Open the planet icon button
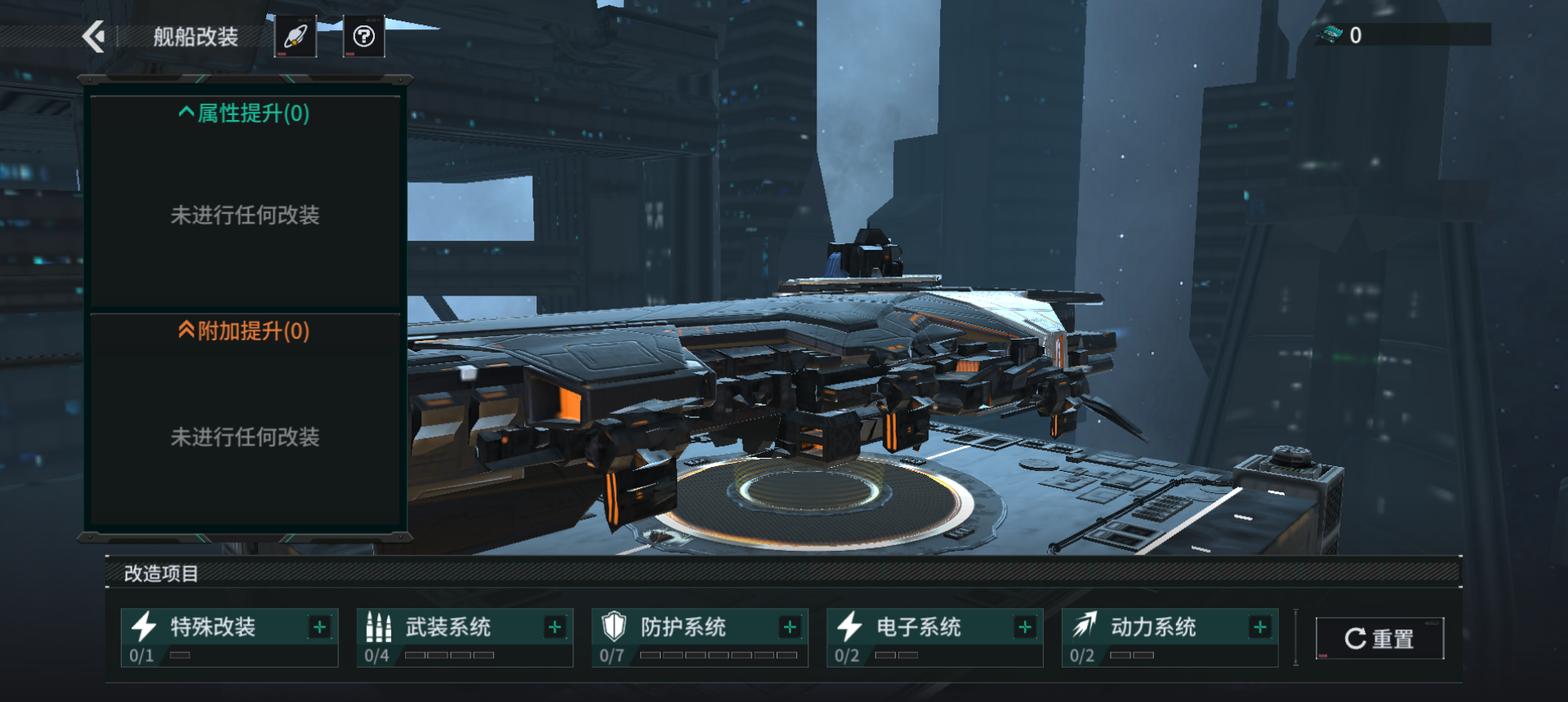Screen dimensions: 1568x702 [295, 37]
